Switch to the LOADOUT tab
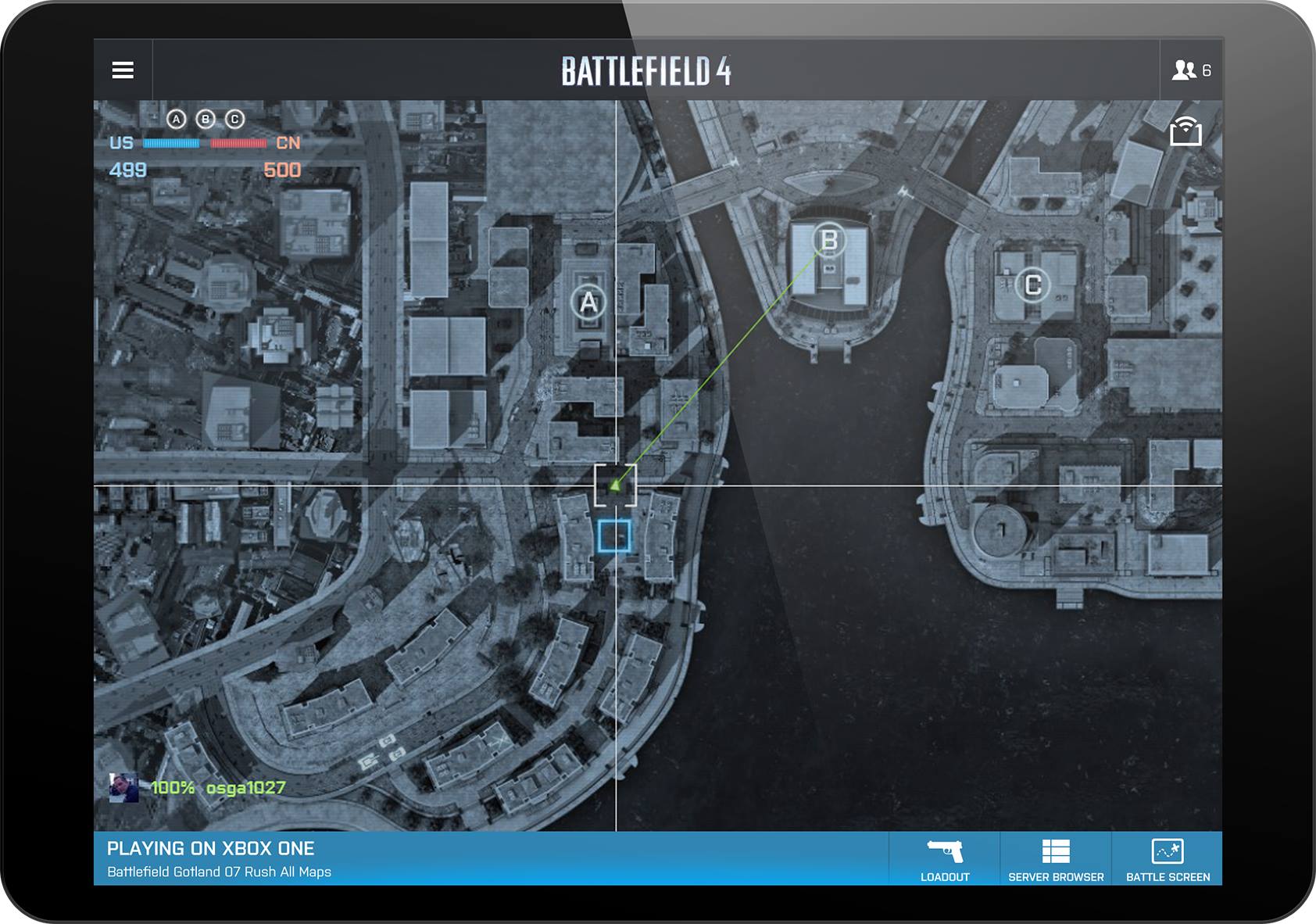 [x=944, y=876]
